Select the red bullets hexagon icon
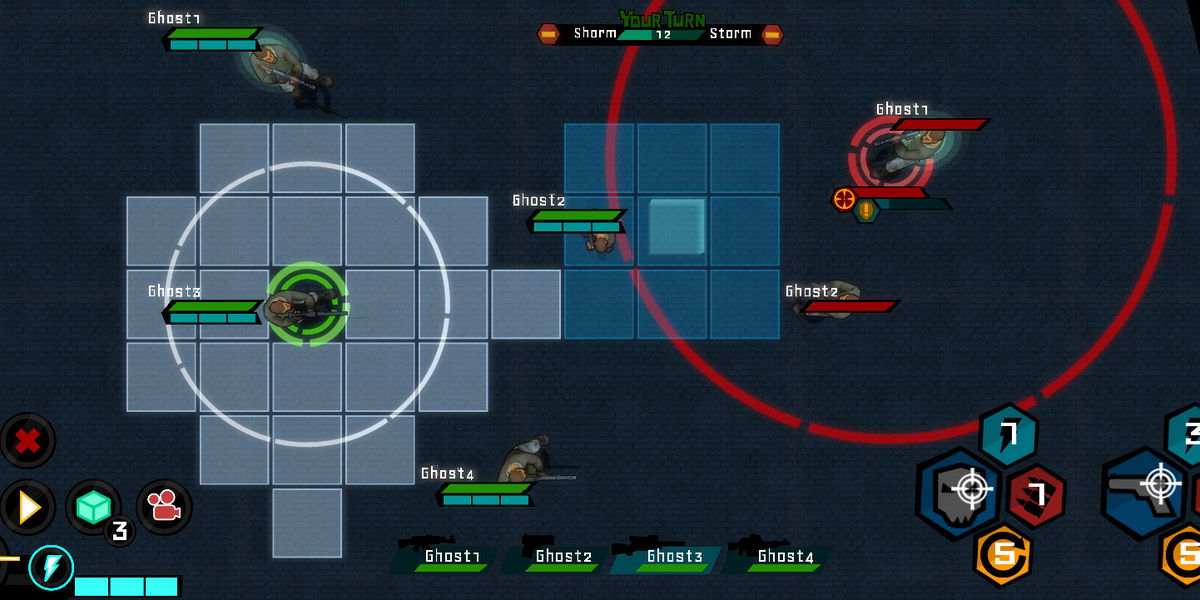1200x600 pixels. pos(1035,494)
